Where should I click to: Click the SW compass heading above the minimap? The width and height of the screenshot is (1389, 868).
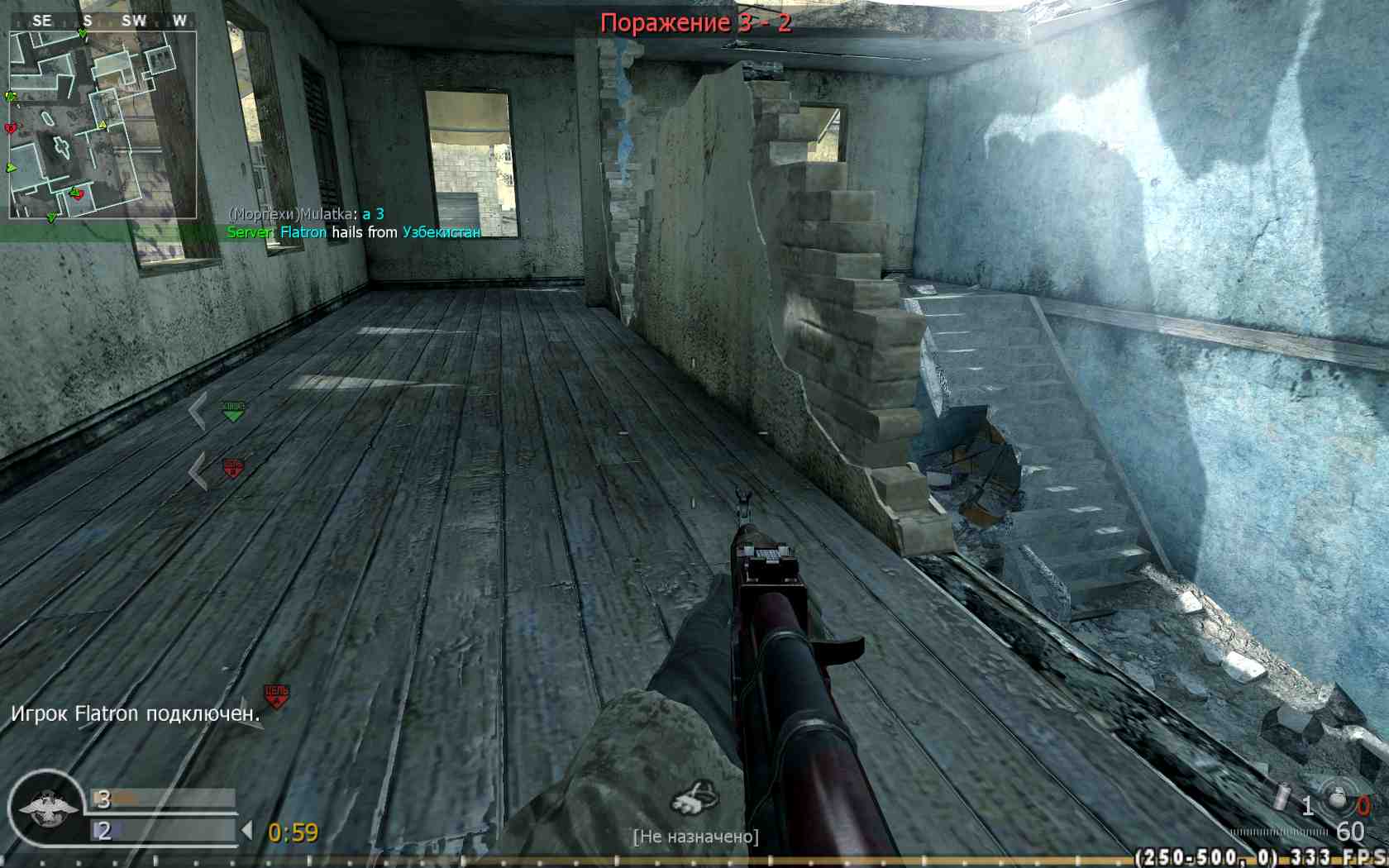[x=135, y=19]
